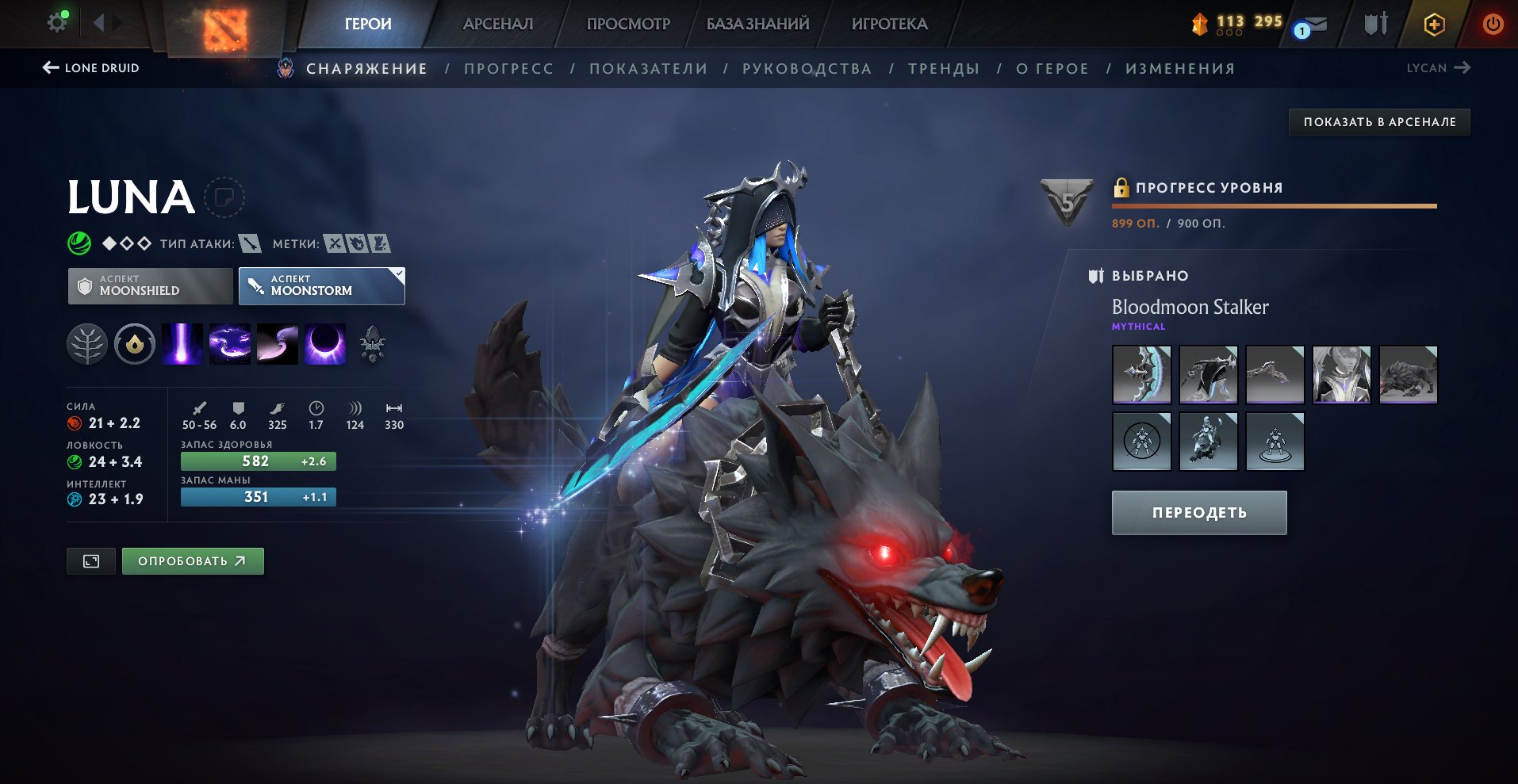
Task: Click the ОПРОБОВАТЬ button
Action: [x=192, y=560]
